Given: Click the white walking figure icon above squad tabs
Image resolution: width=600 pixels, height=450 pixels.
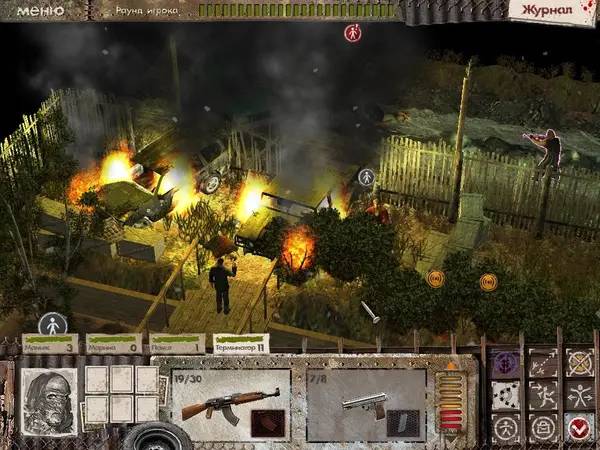Looking at the screenshot, I should point(52,324).
